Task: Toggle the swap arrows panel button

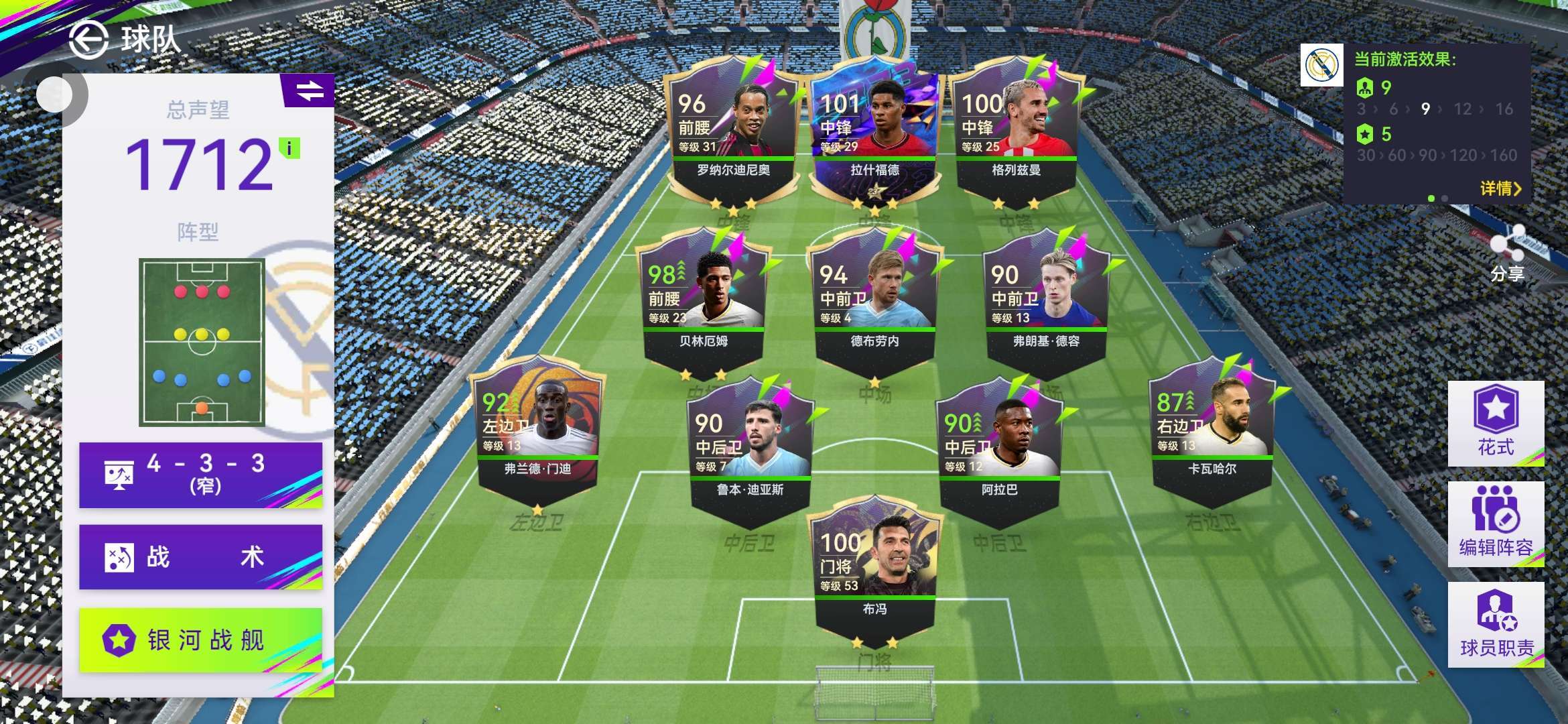Action: pos(309,90)
